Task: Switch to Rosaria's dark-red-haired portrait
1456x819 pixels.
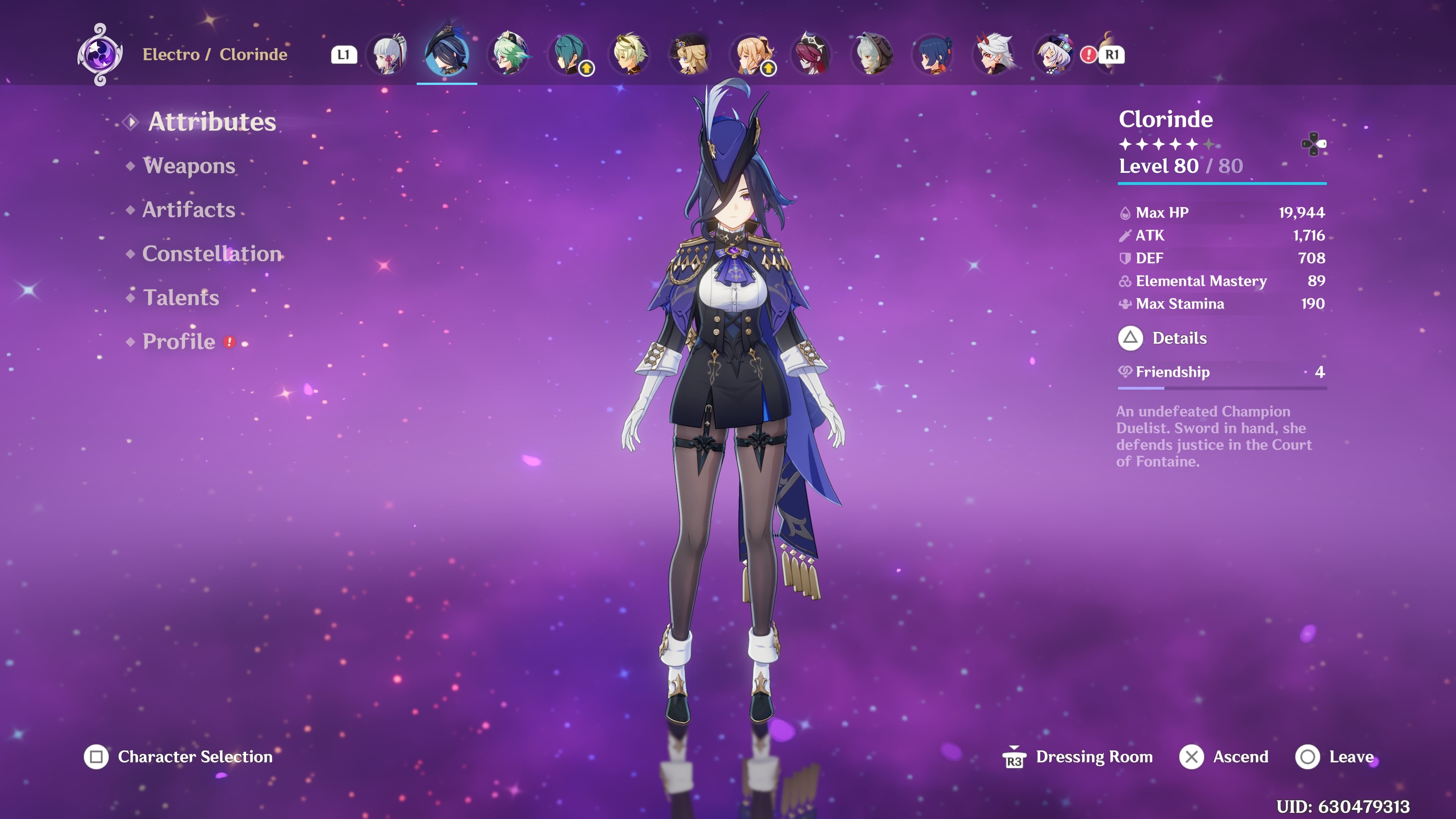Action: 812,55
